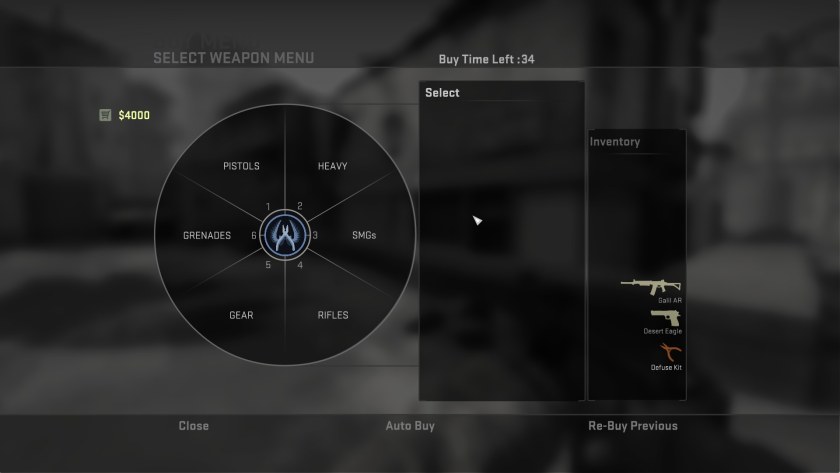Open the Grenades category
This screenshot has width=840, height=473.
[x=207, y=236]
